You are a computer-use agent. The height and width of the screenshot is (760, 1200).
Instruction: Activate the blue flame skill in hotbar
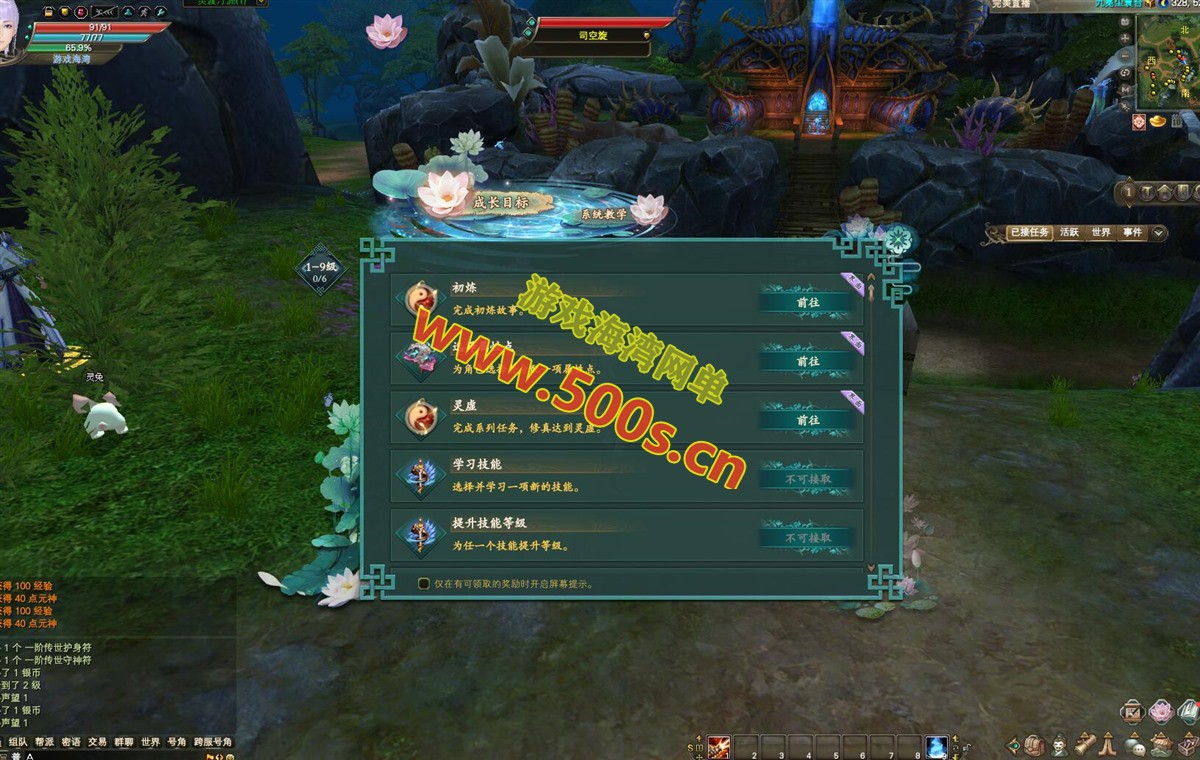(x=936, y=747)
